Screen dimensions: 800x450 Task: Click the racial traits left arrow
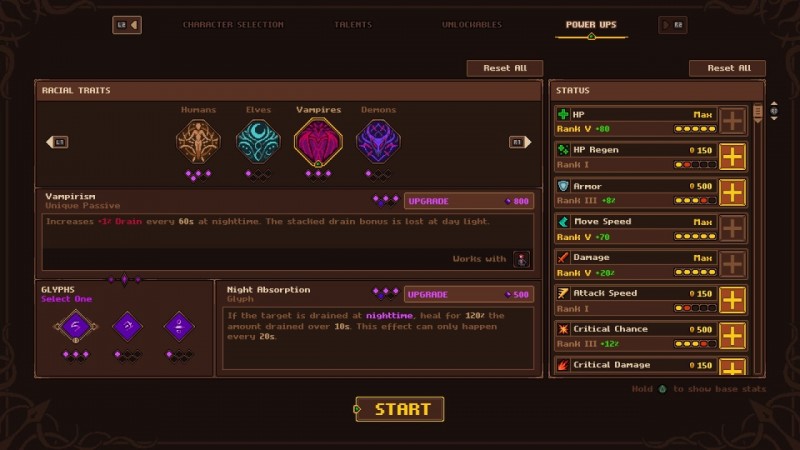click(x=57, y=142)
